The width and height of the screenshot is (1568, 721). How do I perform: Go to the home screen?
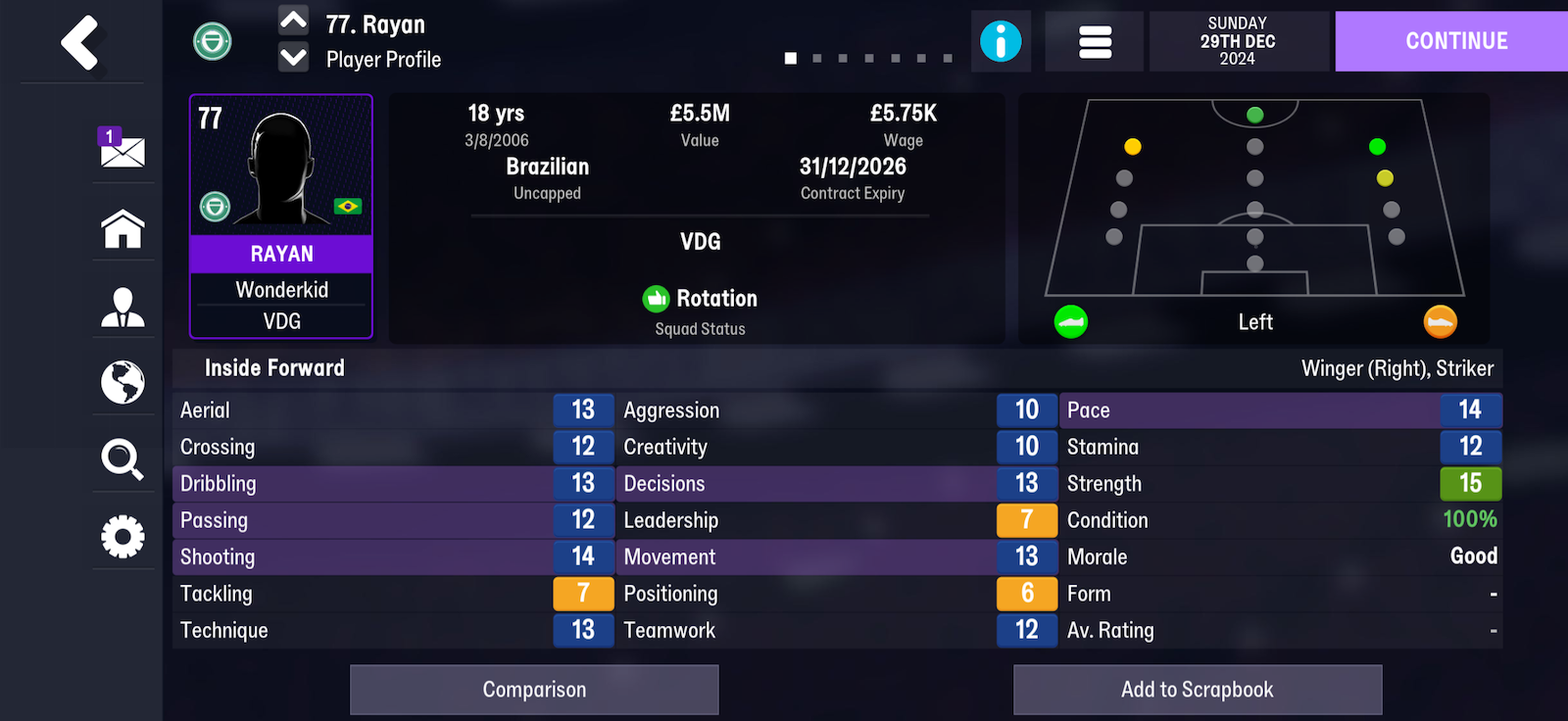[122, 229]
